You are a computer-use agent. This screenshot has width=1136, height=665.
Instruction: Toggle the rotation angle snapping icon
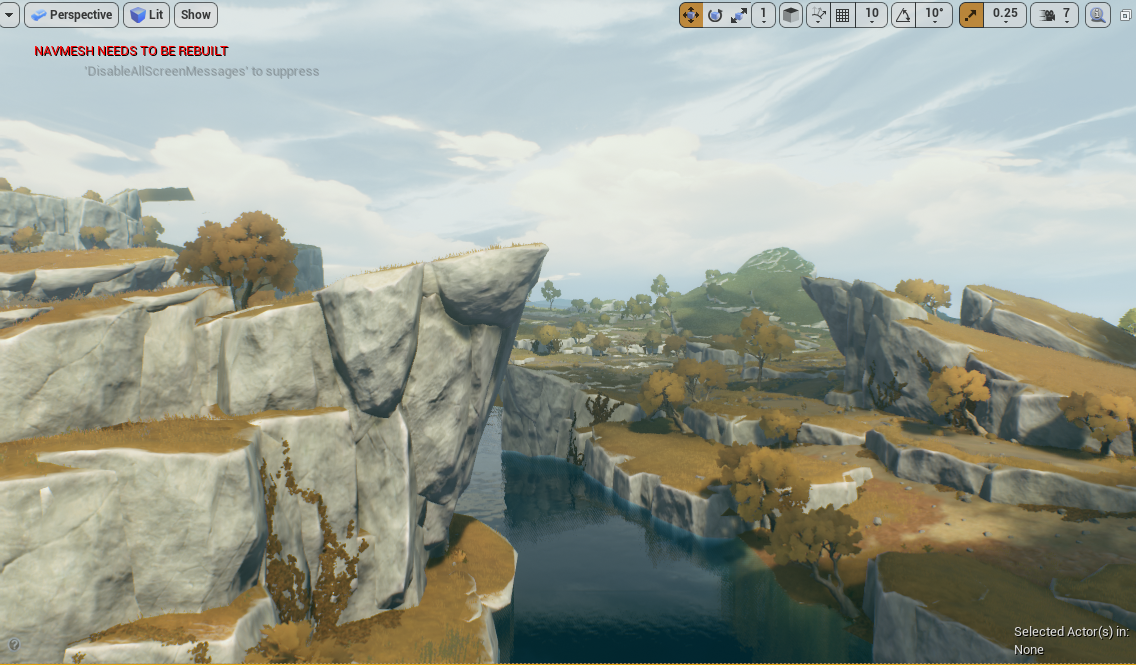tap(903, 15)
